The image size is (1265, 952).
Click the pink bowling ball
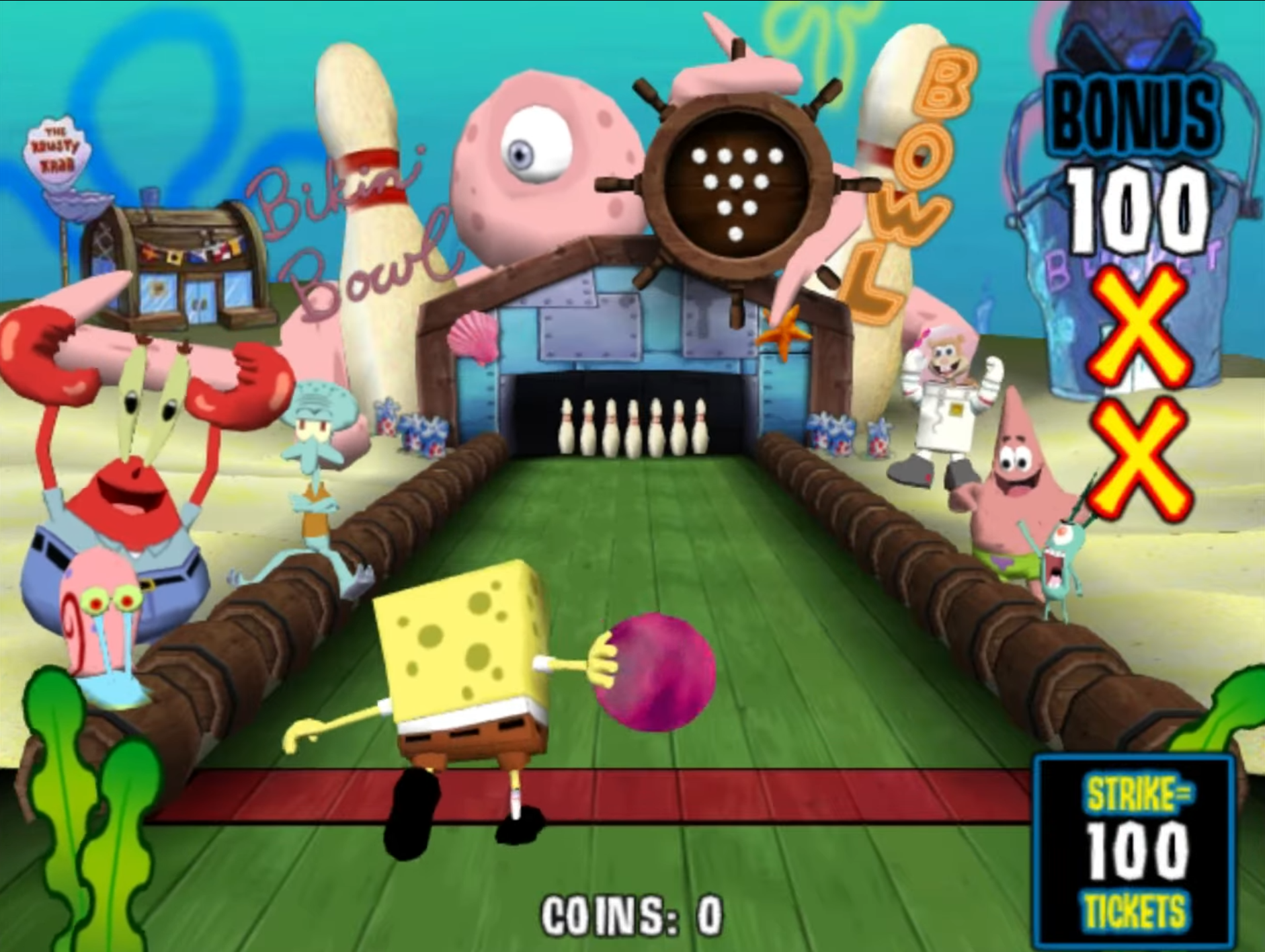655,672
